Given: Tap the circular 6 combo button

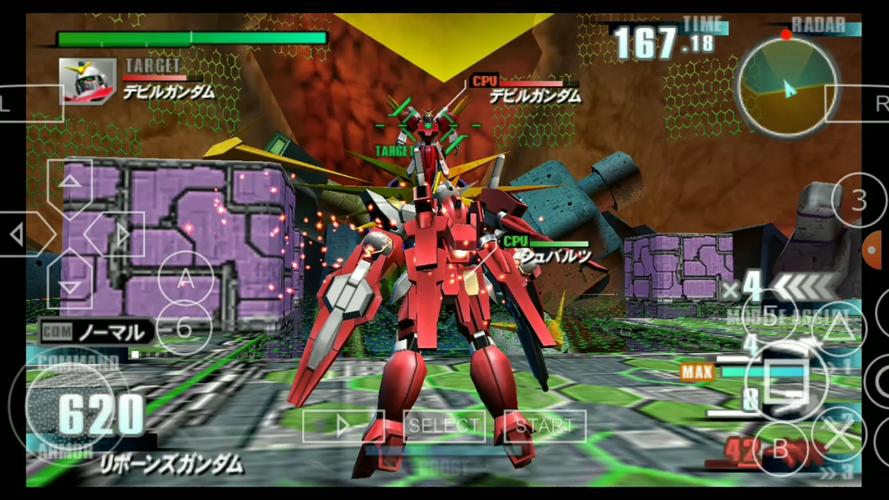Looking at the screenshot, I should pyautogui.click(x=184, y=327).
